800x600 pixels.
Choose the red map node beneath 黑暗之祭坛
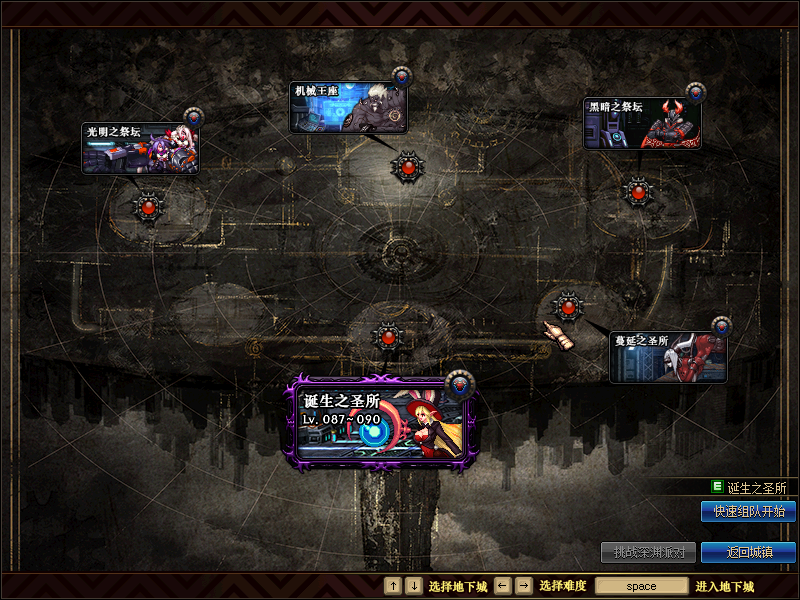click(637, 191)
